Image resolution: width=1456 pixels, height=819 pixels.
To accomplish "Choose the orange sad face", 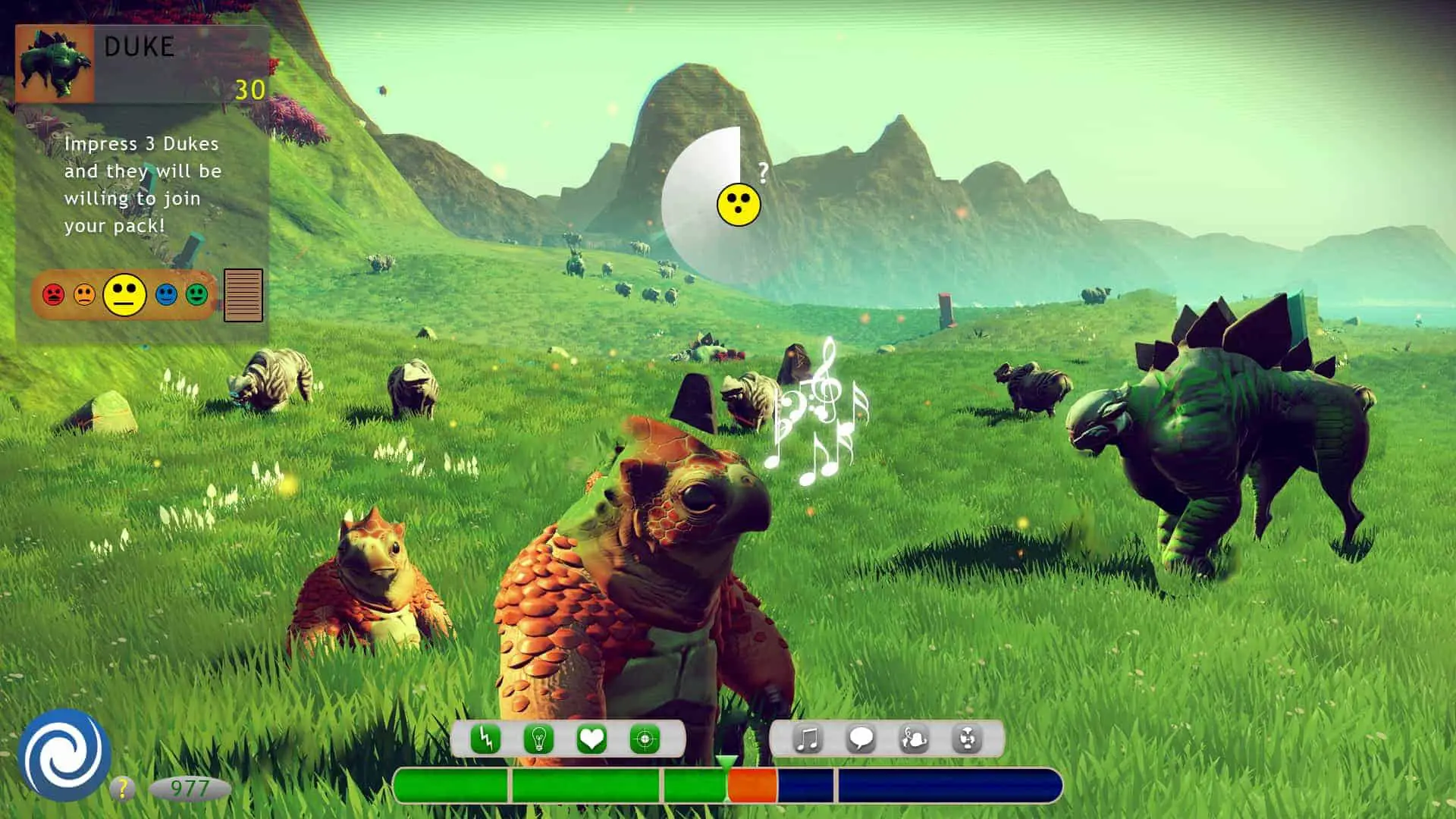I will [84, 294].
